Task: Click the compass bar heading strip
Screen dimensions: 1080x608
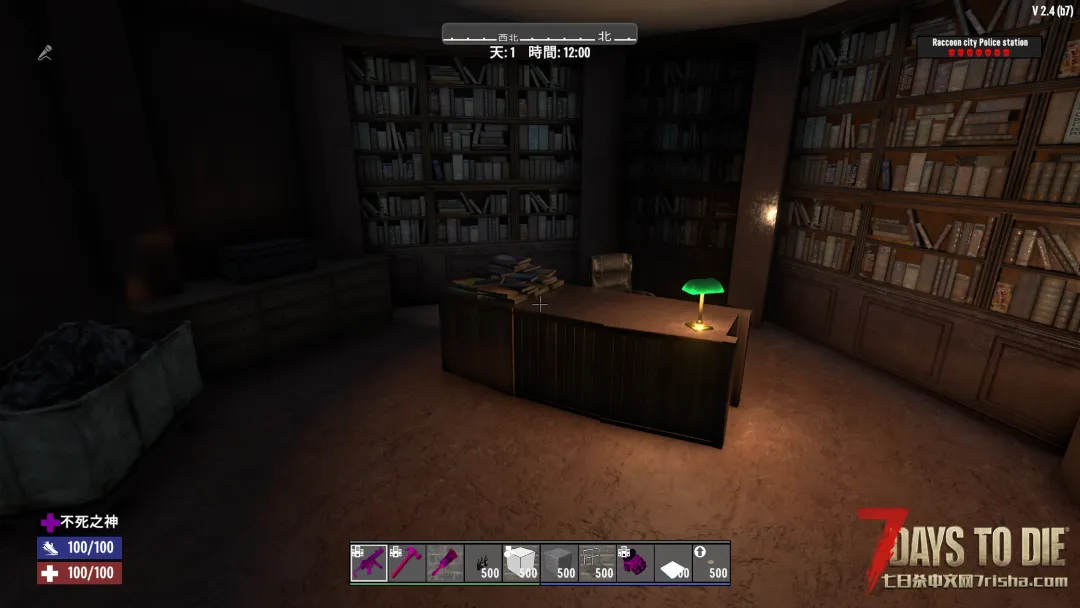Action: [x=539, y=36]
